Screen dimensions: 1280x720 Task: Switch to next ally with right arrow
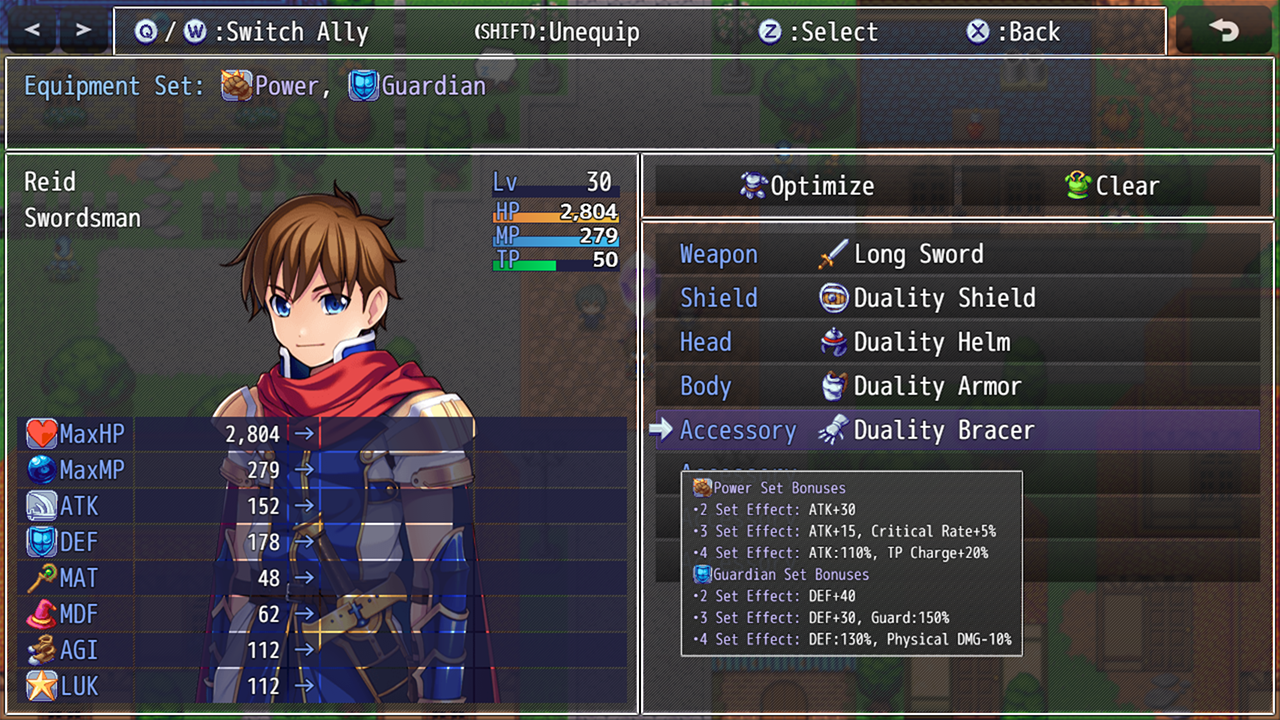point(83,31)
